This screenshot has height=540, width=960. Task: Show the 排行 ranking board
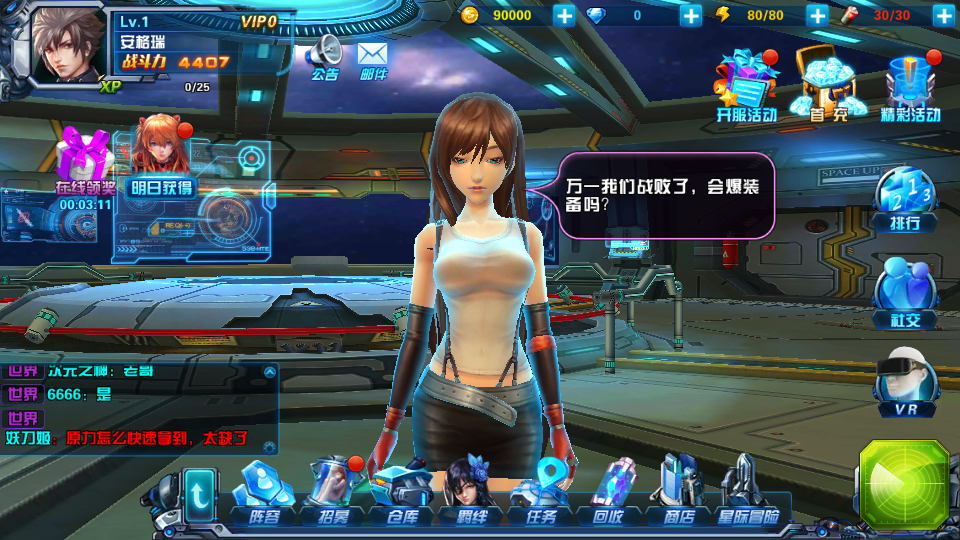tap(905, 198)
